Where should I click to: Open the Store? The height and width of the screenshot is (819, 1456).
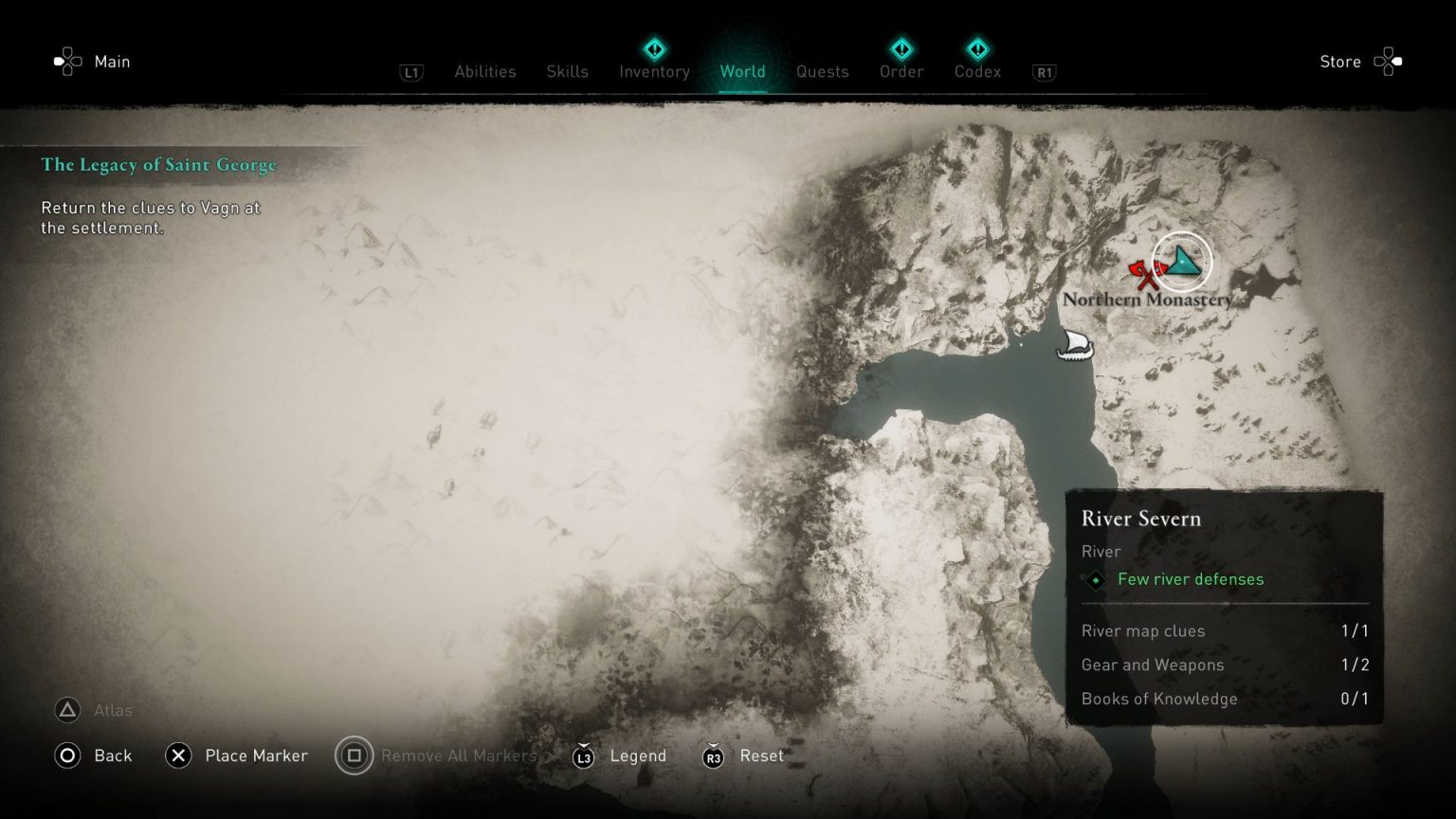[1358, 62]
